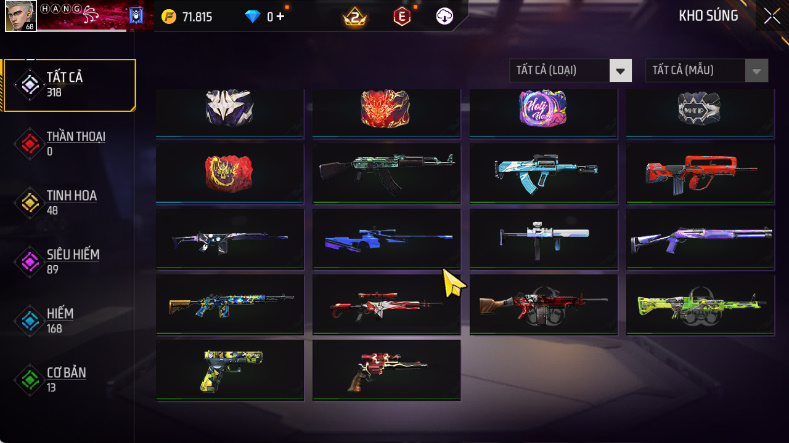The image size is (789, 443).
Task: Choose the neon green and yellow shotgun skin
Action: 700,304
